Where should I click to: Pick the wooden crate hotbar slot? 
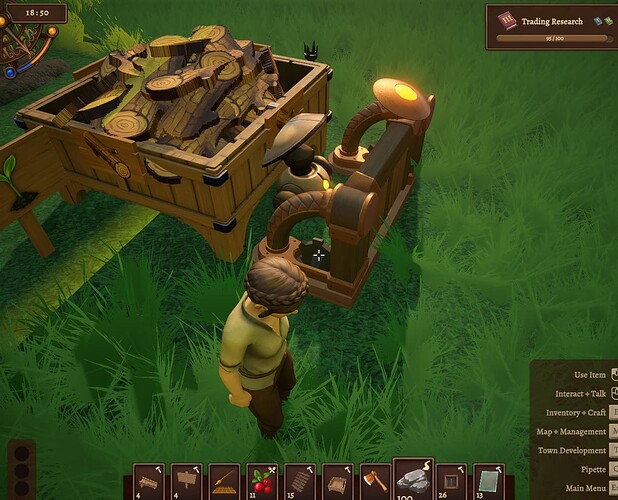[338, 481]
